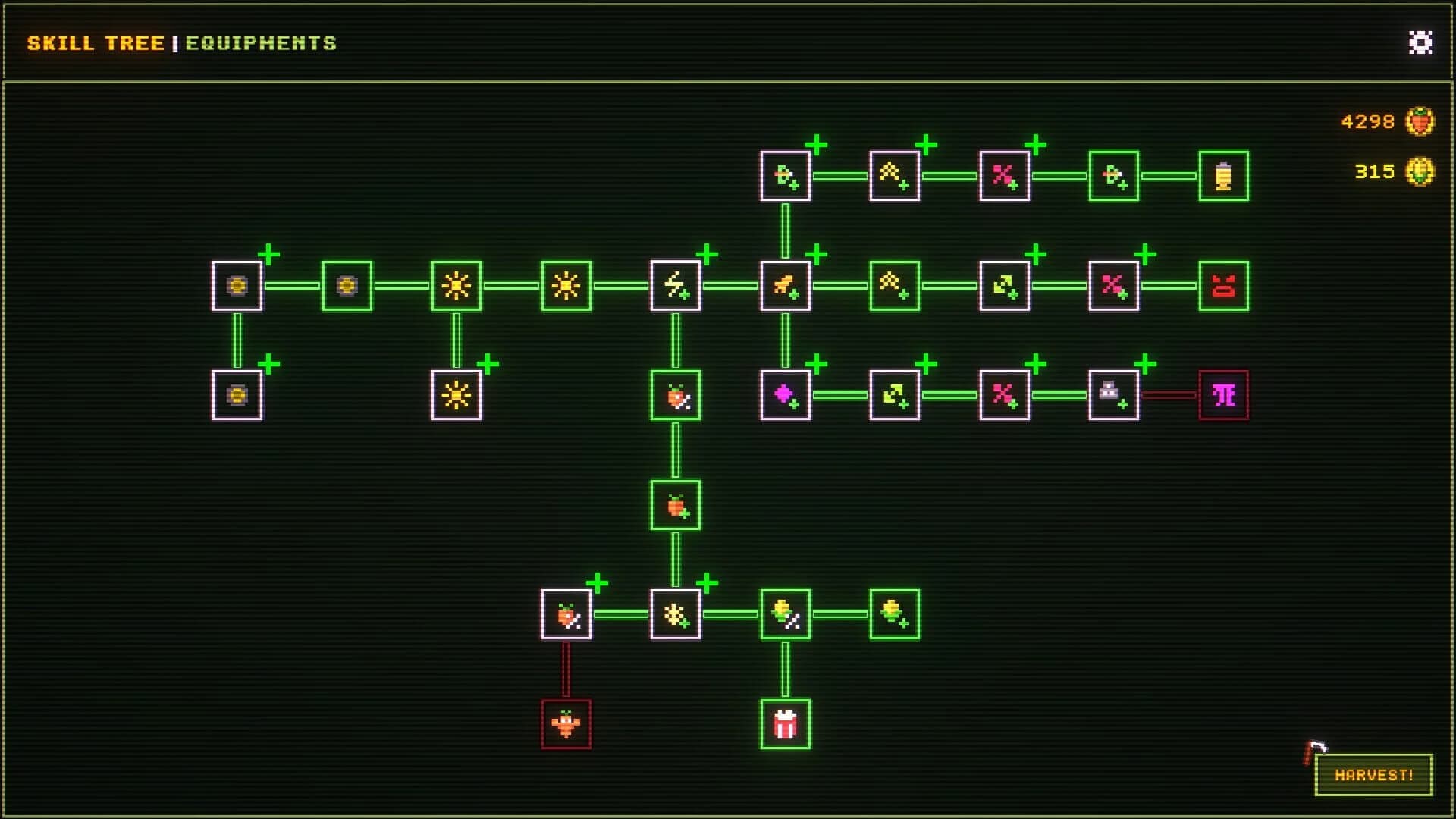Select the locked purple rune node
The height and width of the screenshot is (819, 1456).
1224,395
